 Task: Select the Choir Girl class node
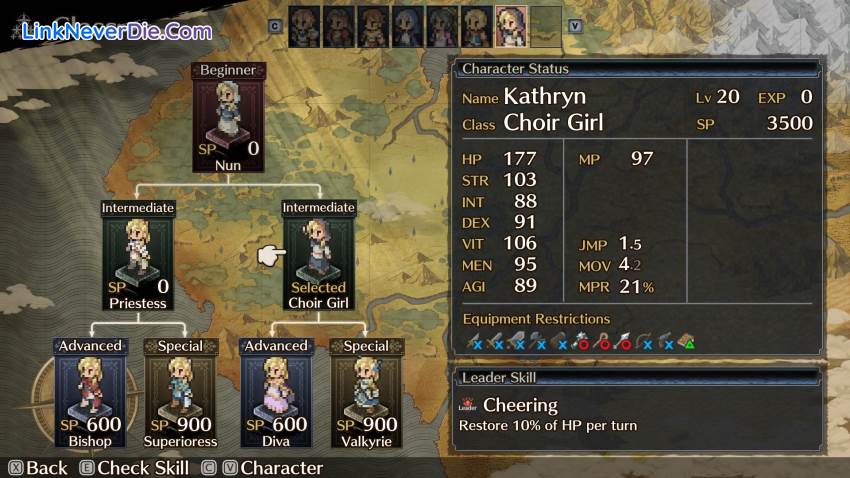tap(318, 259)
